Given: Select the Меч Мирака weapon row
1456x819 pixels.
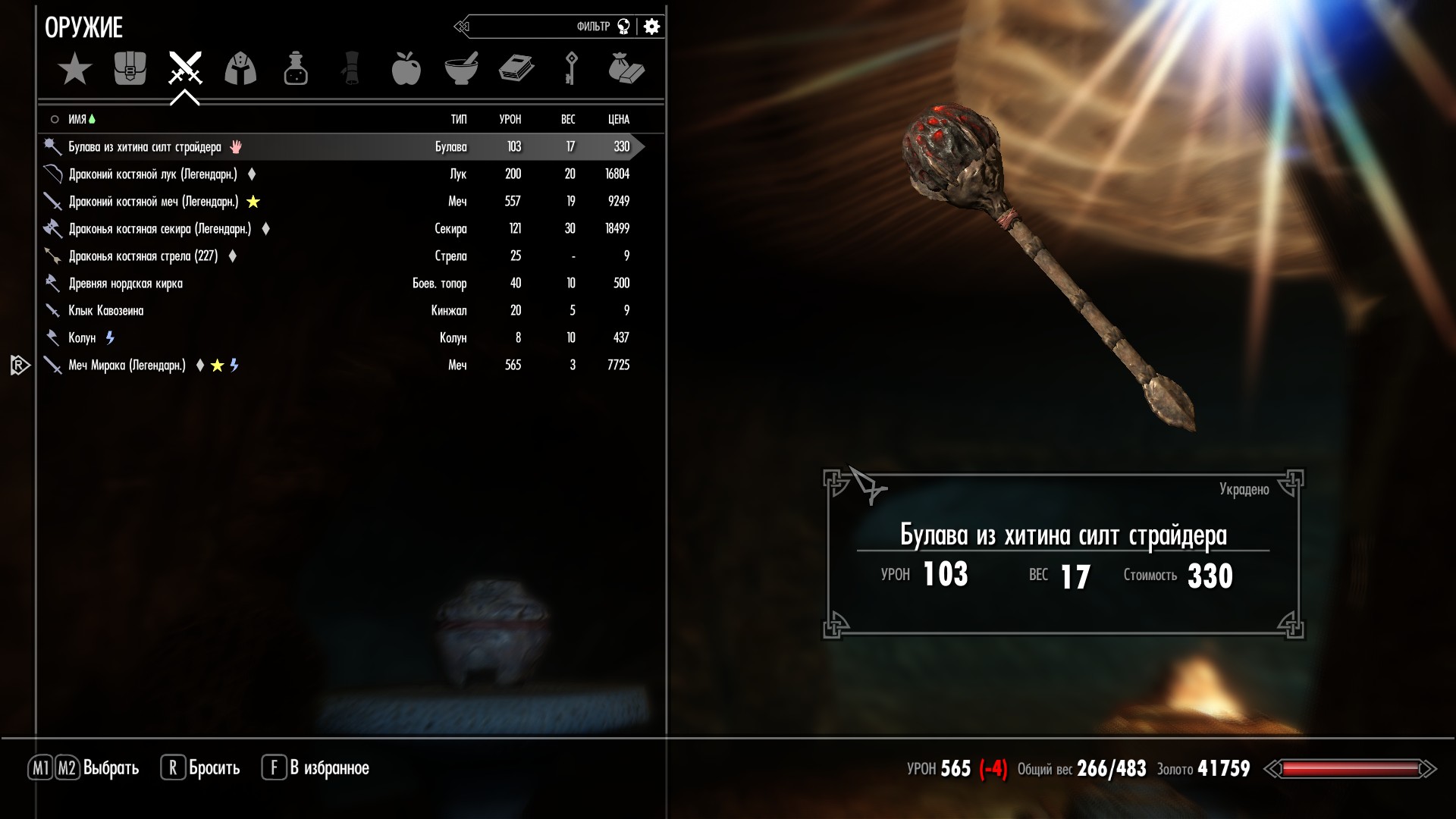Looking at the screenshot, I should pyautogui.click(x=127, y=366).
